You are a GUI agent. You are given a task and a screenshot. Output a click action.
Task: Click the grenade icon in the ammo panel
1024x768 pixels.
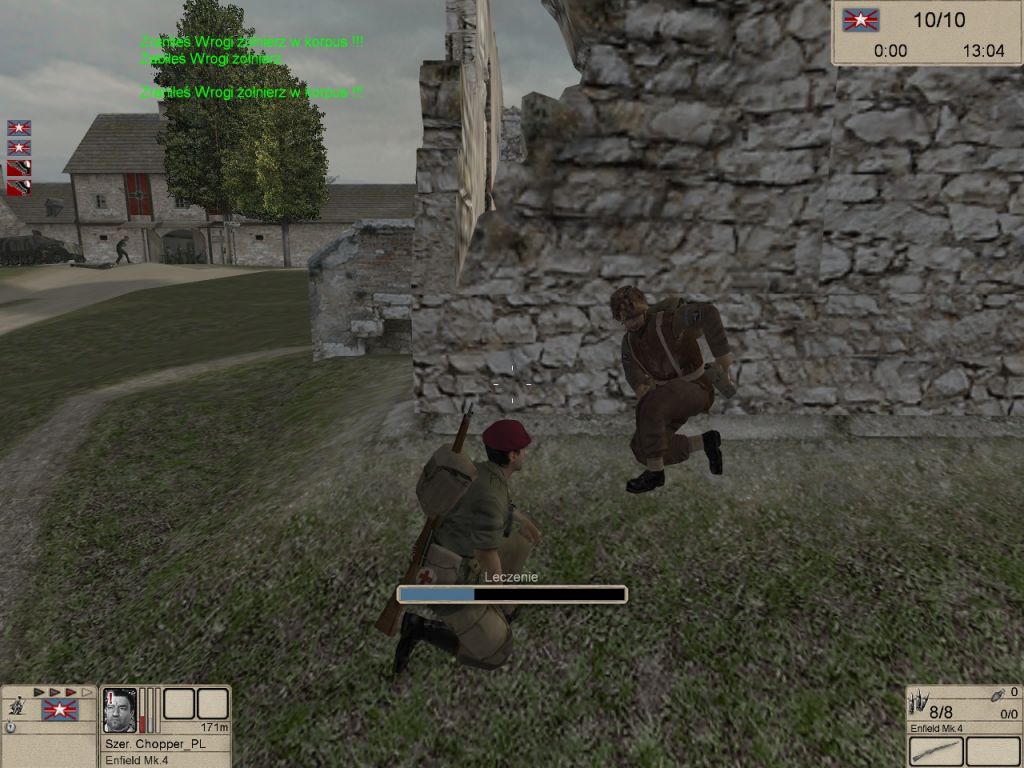[996, 695]
